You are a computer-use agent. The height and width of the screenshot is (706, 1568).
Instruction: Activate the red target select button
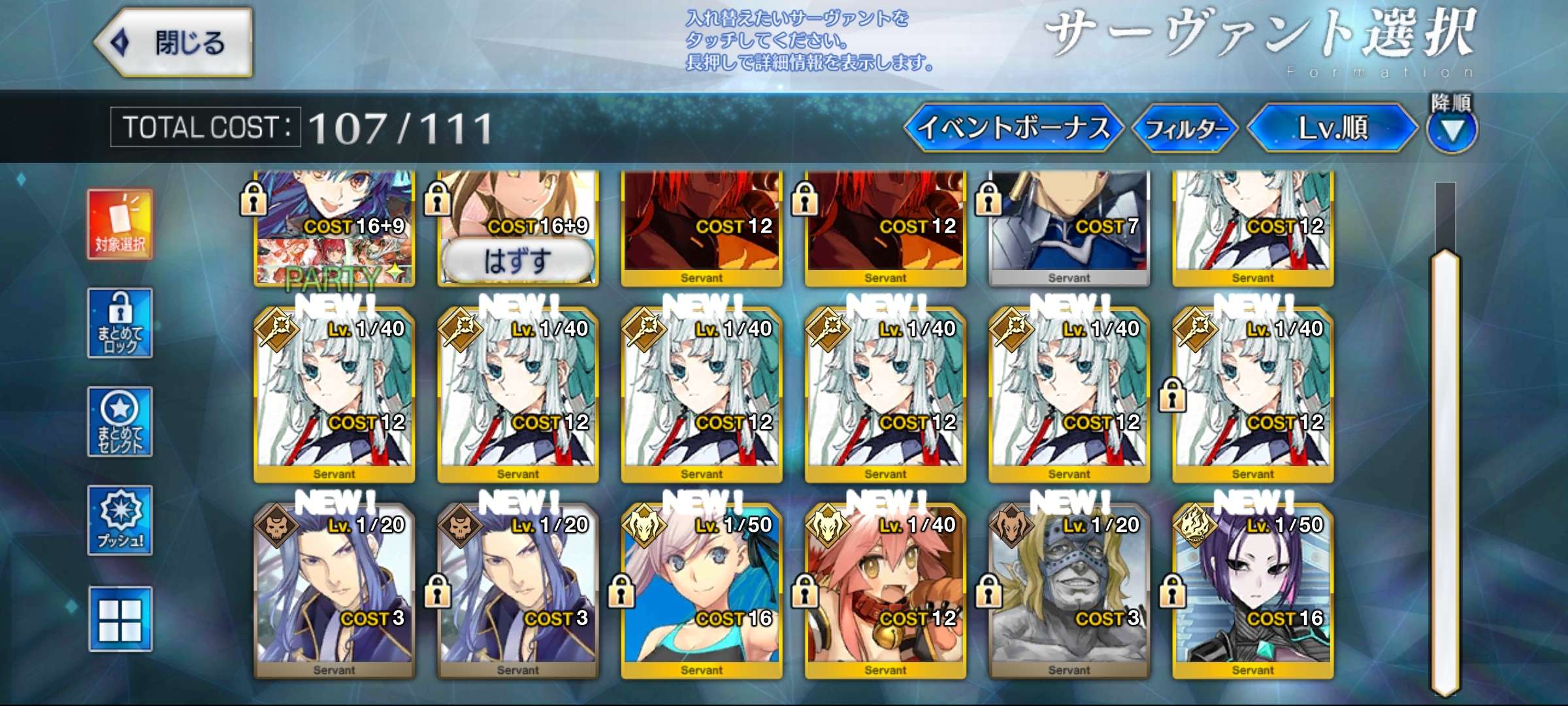(120, 225)
